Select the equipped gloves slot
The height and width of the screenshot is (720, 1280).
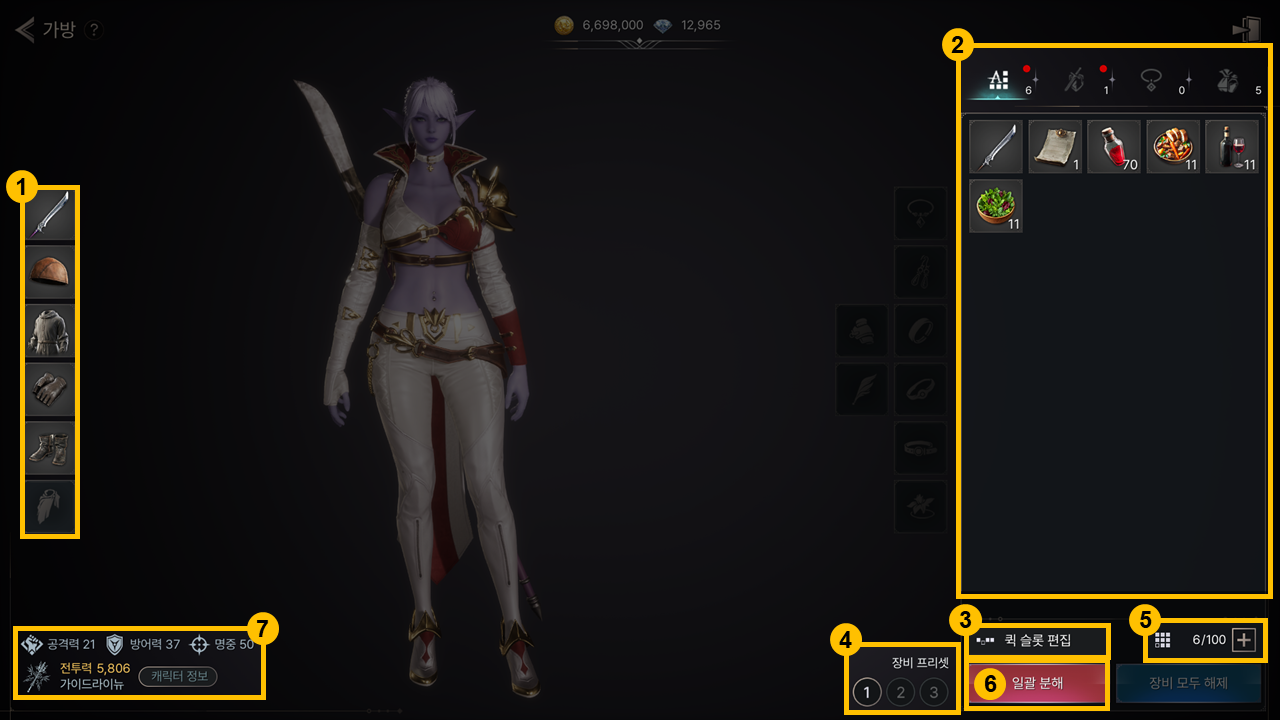[50, 389]
